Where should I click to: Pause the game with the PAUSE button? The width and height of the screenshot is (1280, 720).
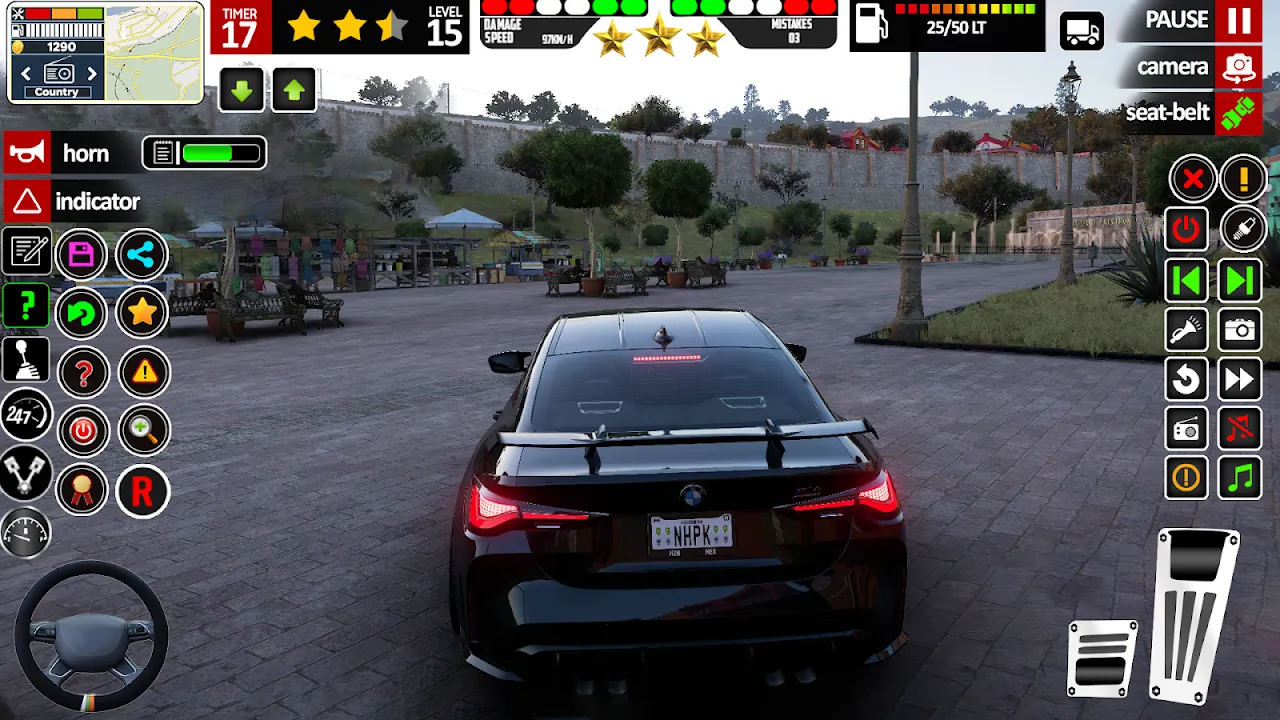(x=1239, y=20)
